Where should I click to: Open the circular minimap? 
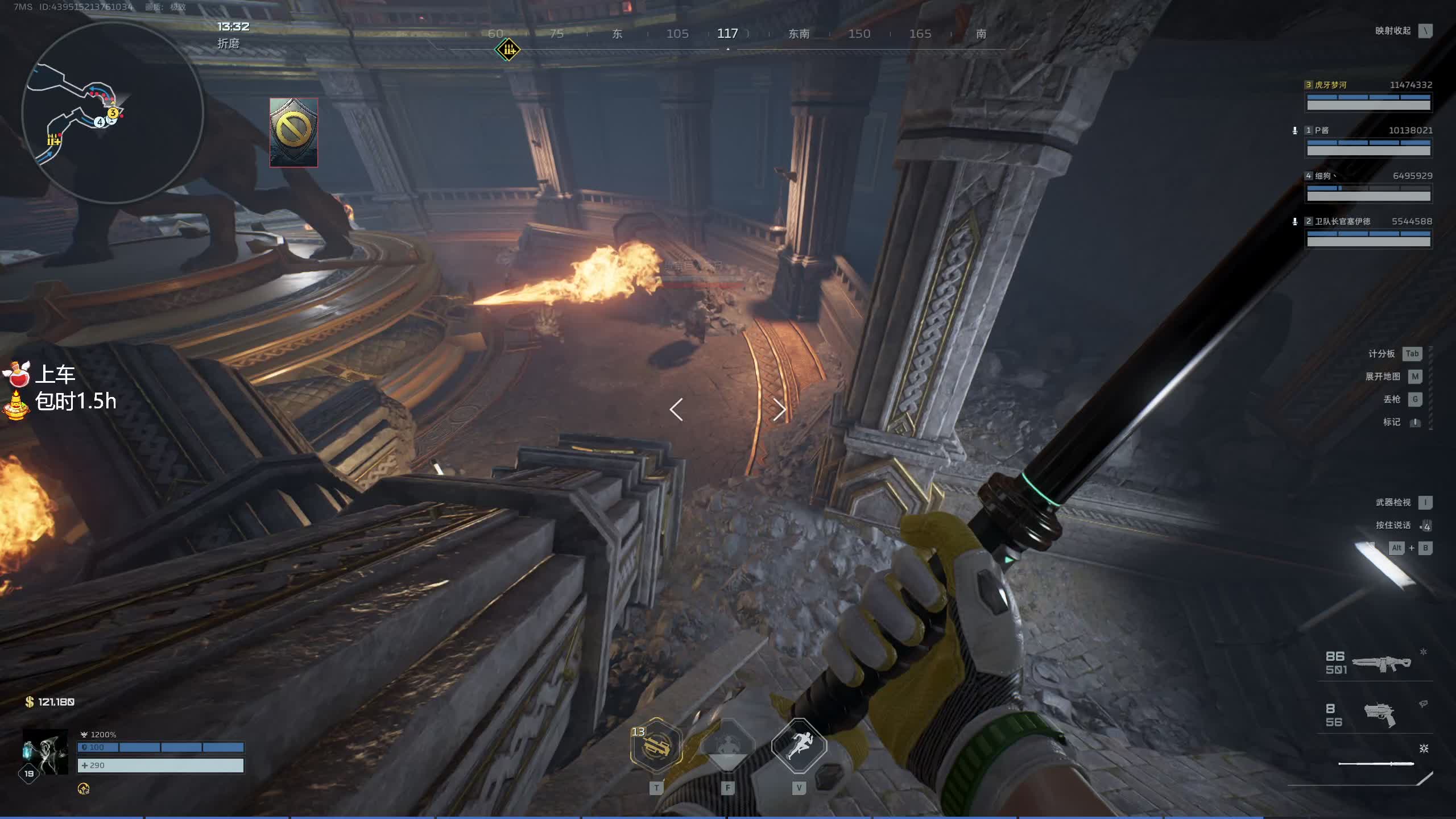[113, 113]
